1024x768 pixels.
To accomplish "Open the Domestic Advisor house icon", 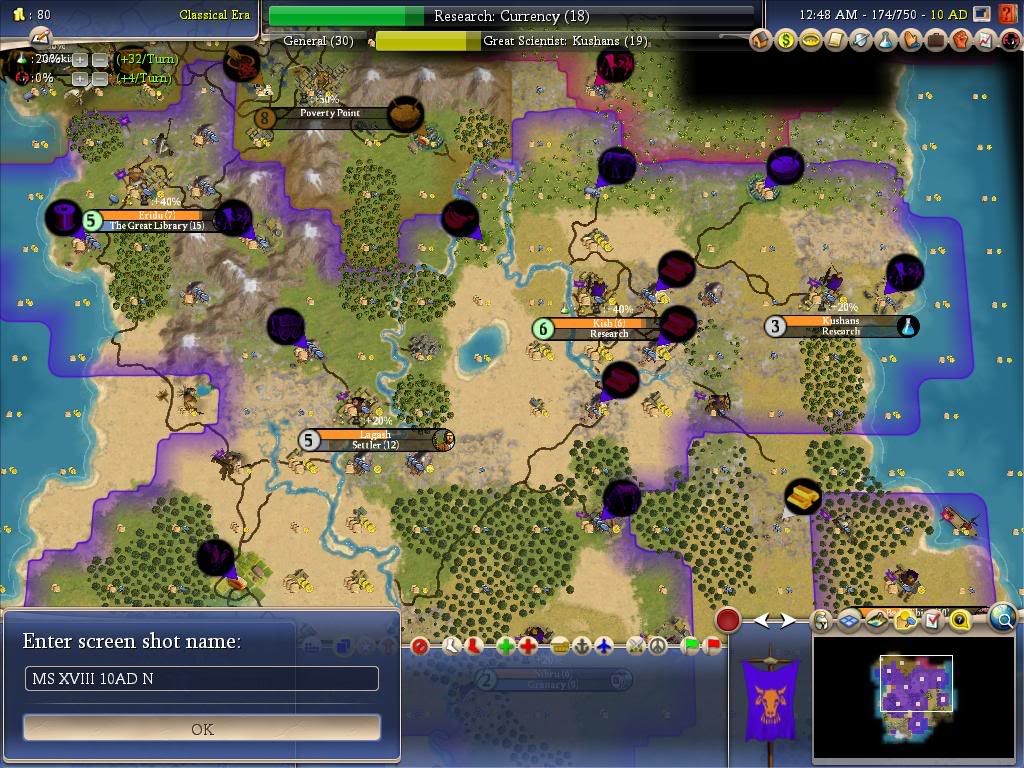I will click(762, 41).
